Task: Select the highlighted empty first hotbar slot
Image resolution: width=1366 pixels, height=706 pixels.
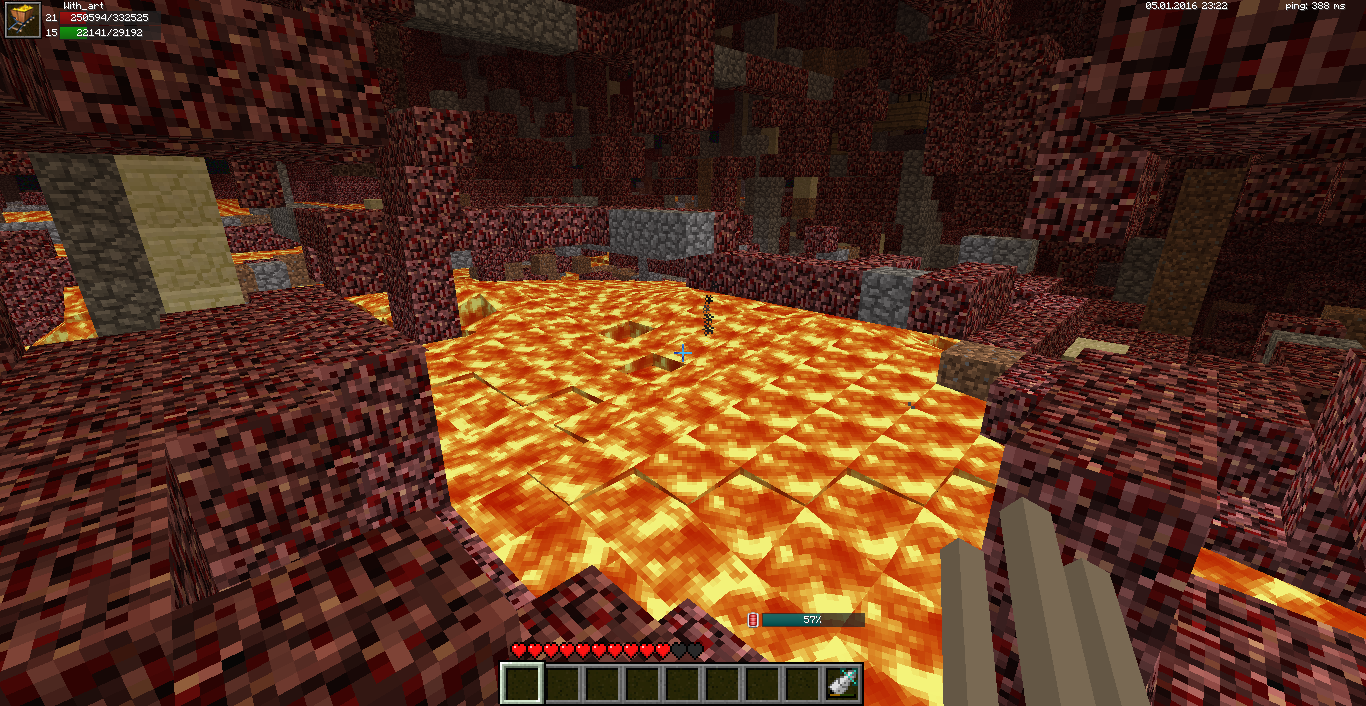Action: pos(521,683)
